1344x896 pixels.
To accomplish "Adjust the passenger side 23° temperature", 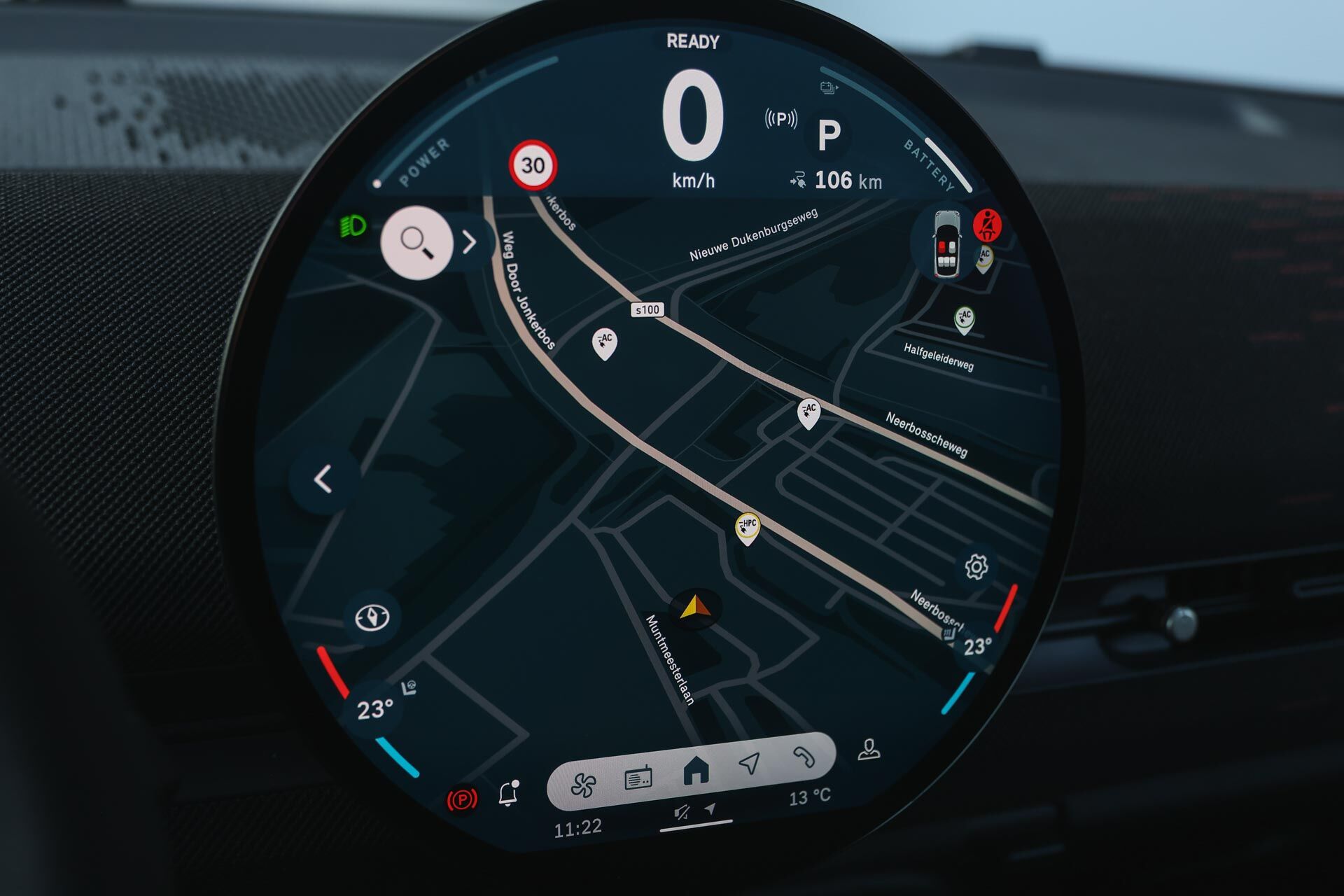I will 977,645.
